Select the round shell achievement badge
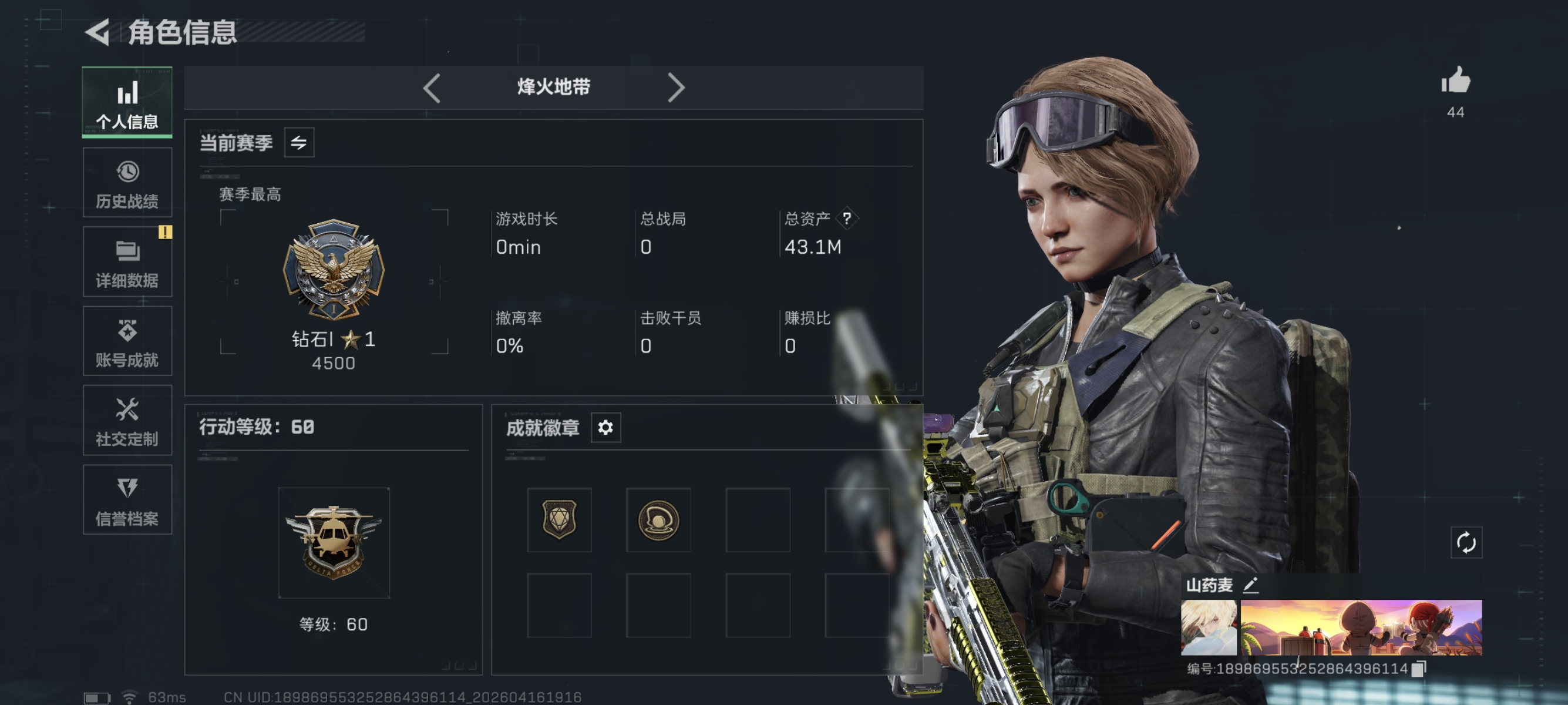 [x=658, y=520]
